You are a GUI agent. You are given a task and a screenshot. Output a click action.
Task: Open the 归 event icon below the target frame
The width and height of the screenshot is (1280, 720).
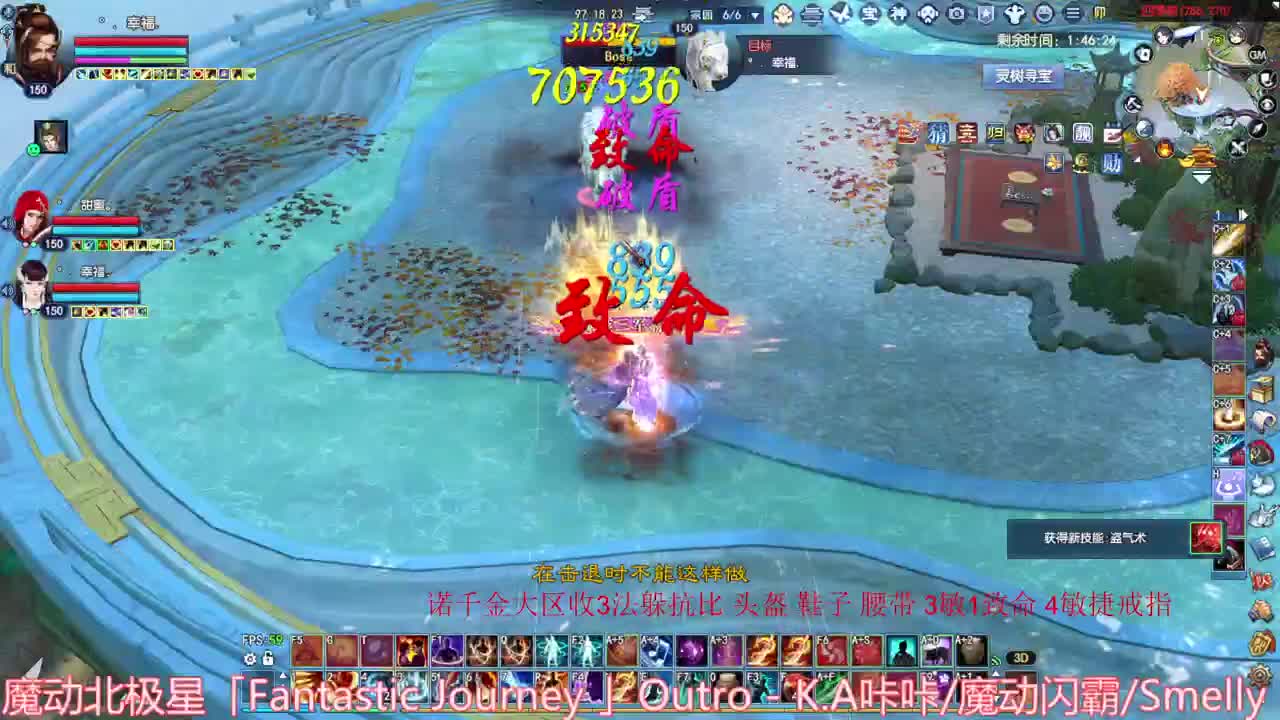pos(996,132)
